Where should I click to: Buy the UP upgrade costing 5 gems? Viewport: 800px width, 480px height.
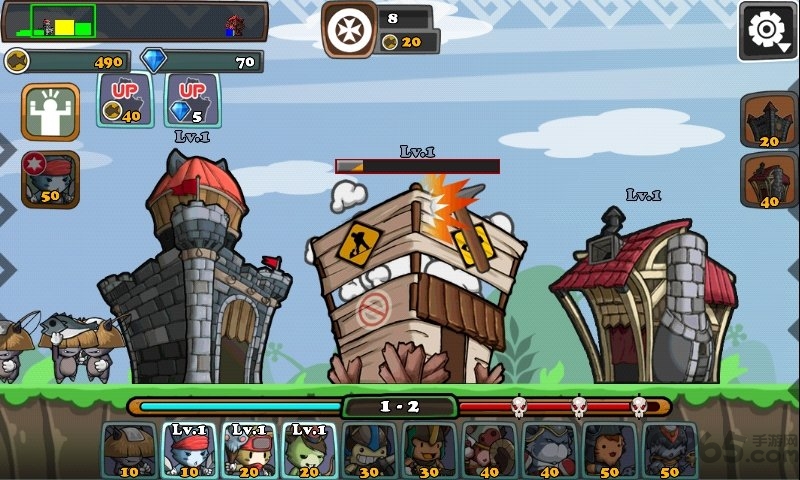coord(192,99)
